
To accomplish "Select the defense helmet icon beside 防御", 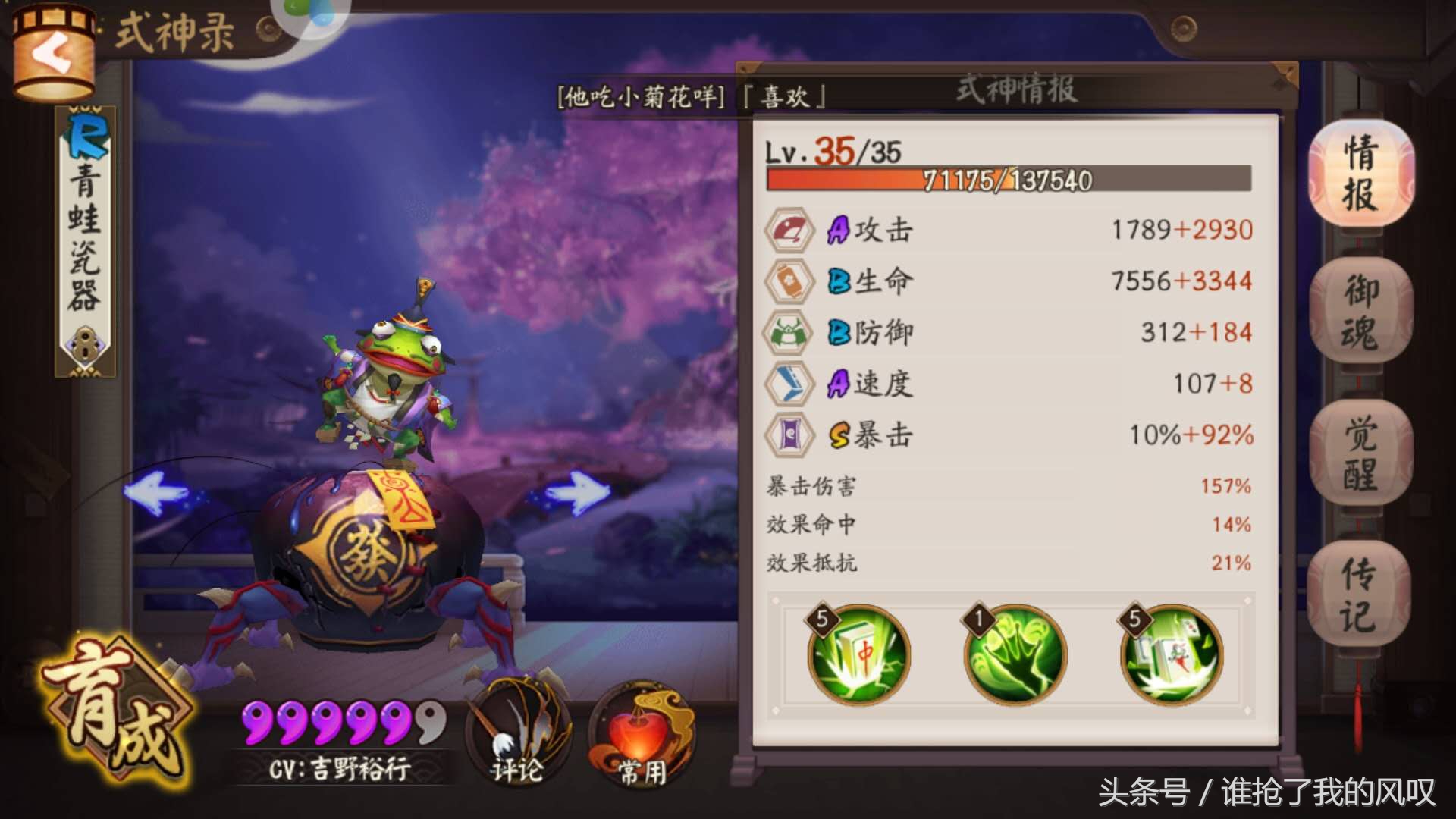I will (789, 332).
